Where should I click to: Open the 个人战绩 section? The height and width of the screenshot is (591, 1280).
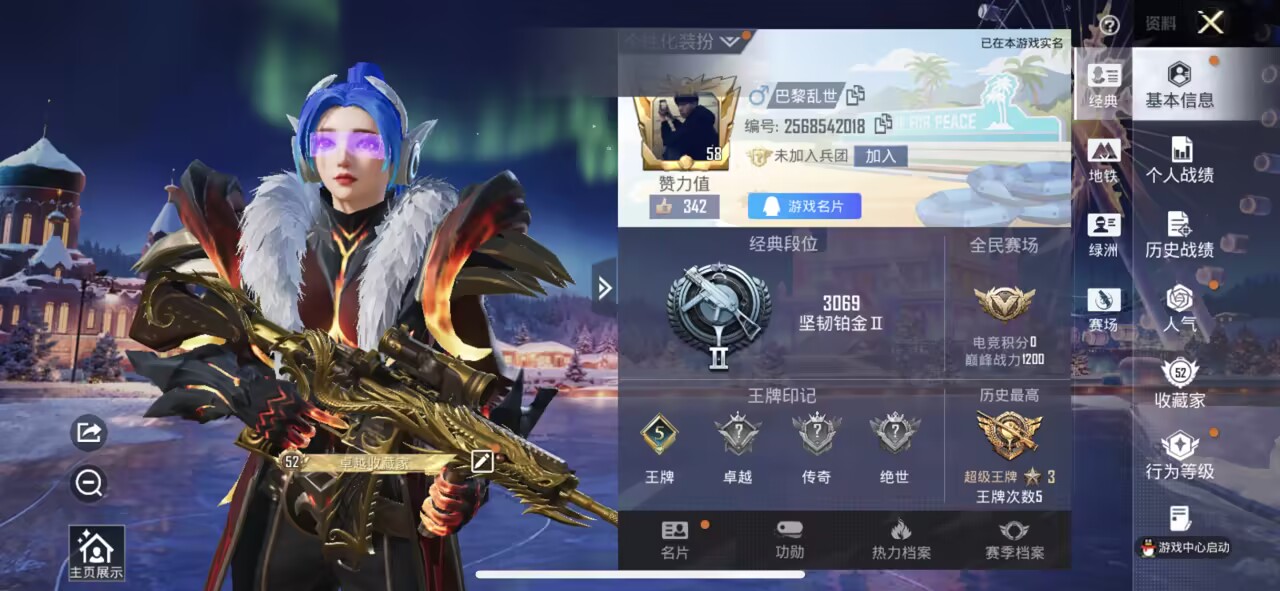(x=1180, y=160)
